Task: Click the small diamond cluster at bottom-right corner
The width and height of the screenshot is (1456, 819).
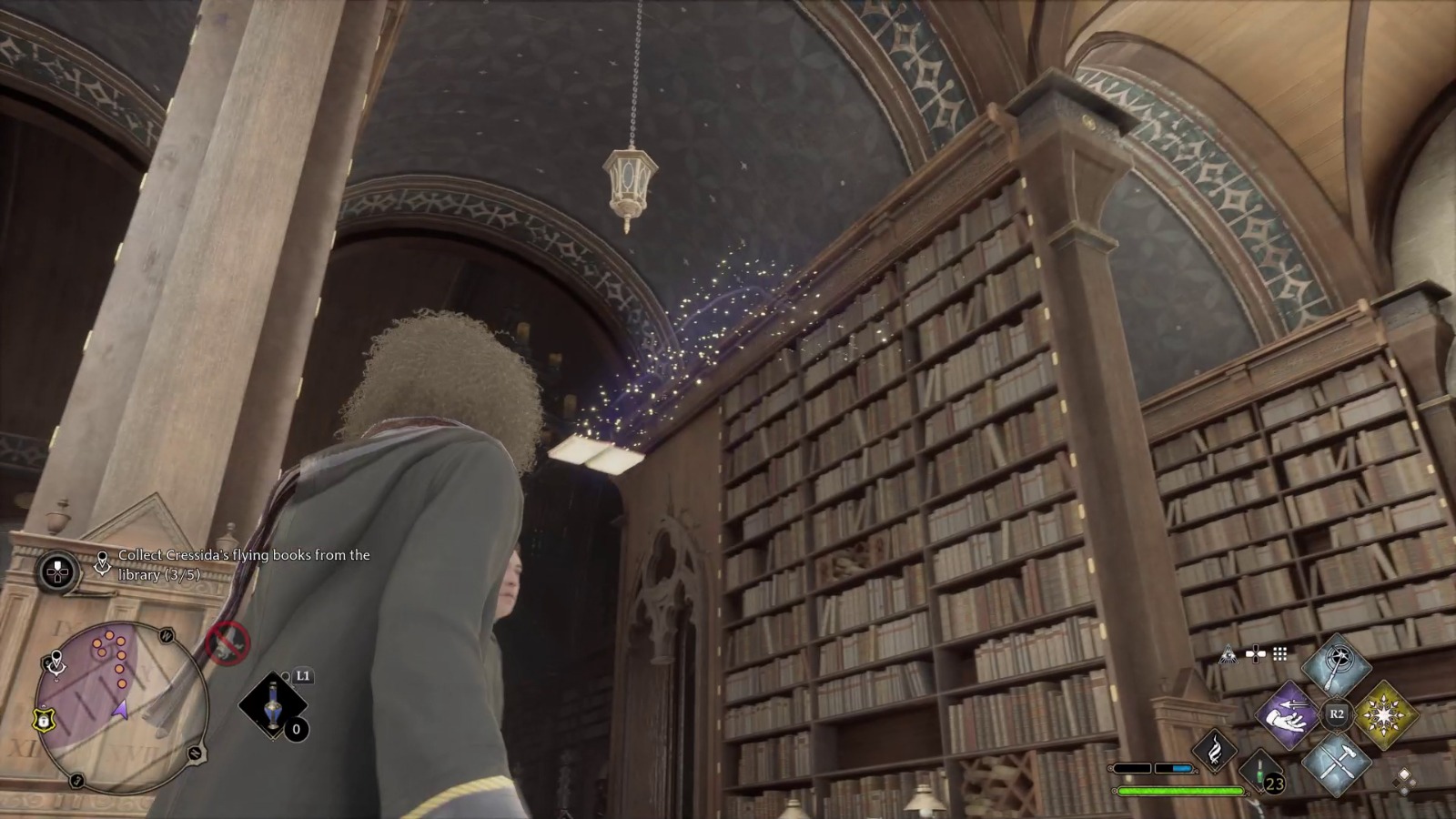Action: click(1403, 783)
